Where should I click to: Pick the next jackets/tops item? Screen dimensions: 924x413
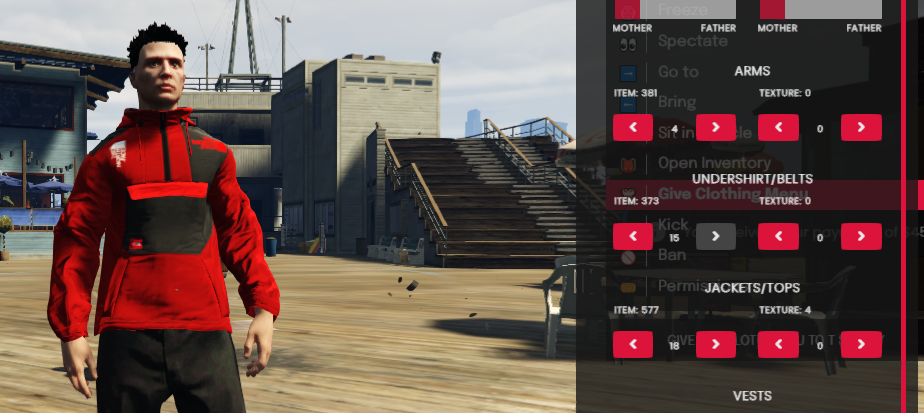pyautogui.click(x=716, y=344)
